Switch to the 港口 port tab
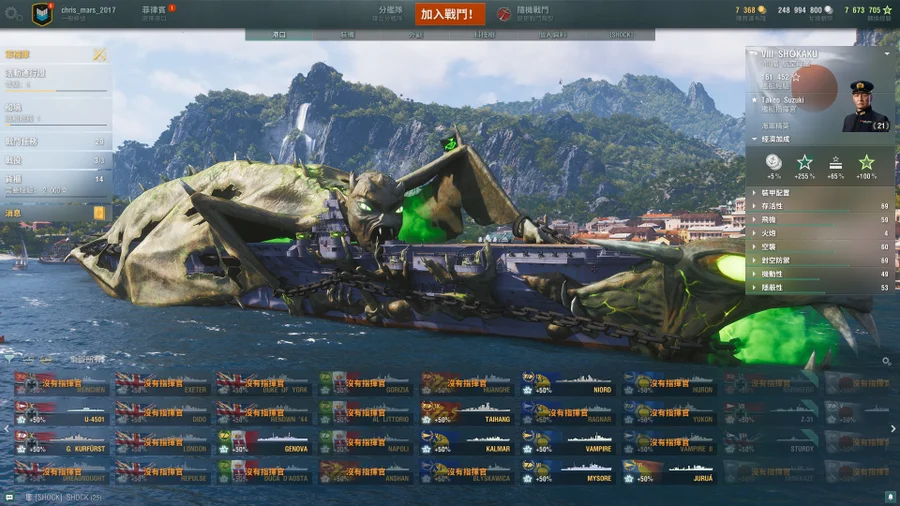The height and width of the screenshot is (506, 900). click(279, 35)
